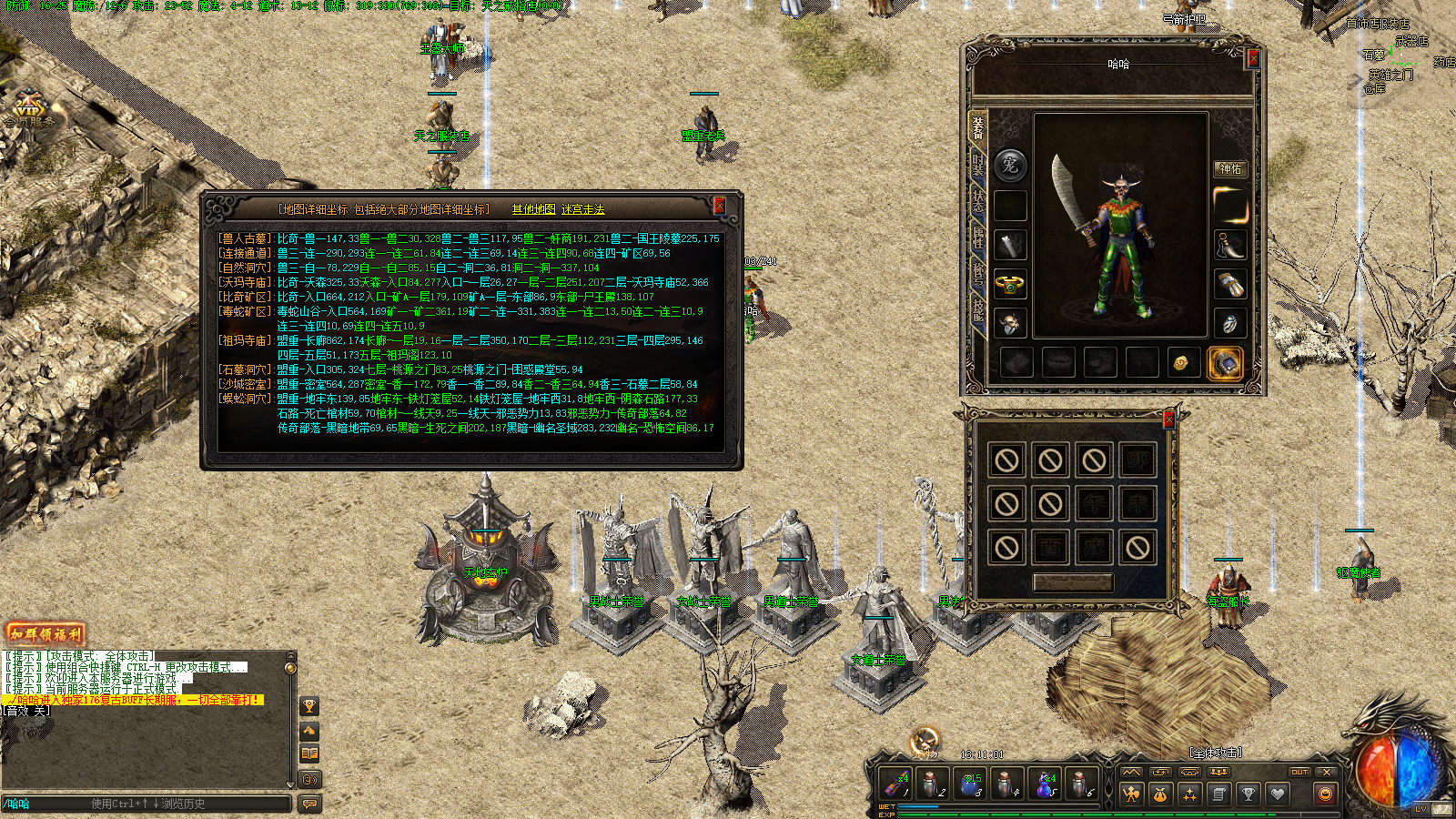Click the 加群领福利 banner button

click(45, 634)
